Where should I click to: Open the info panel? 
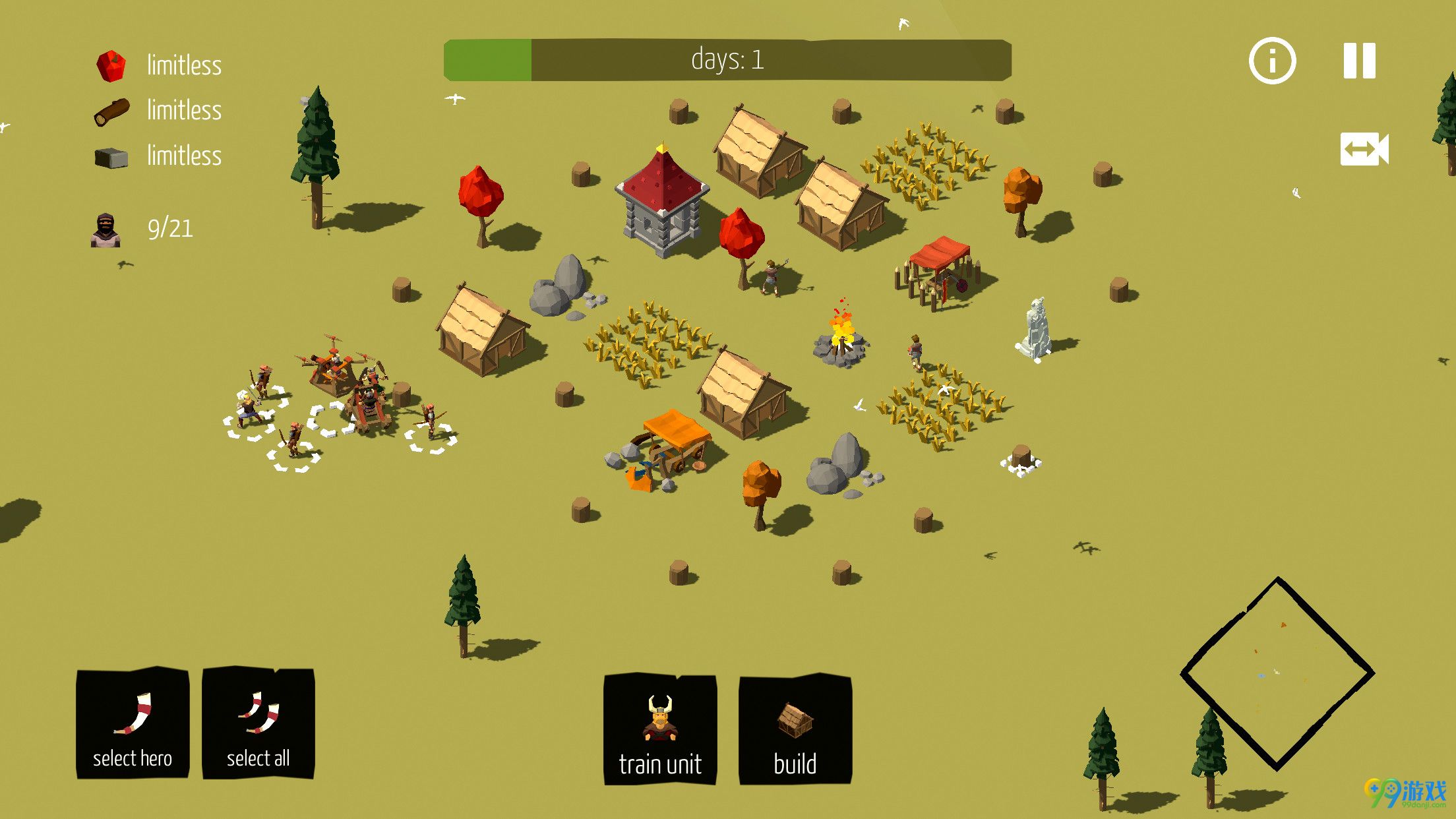coord(1272,61)
